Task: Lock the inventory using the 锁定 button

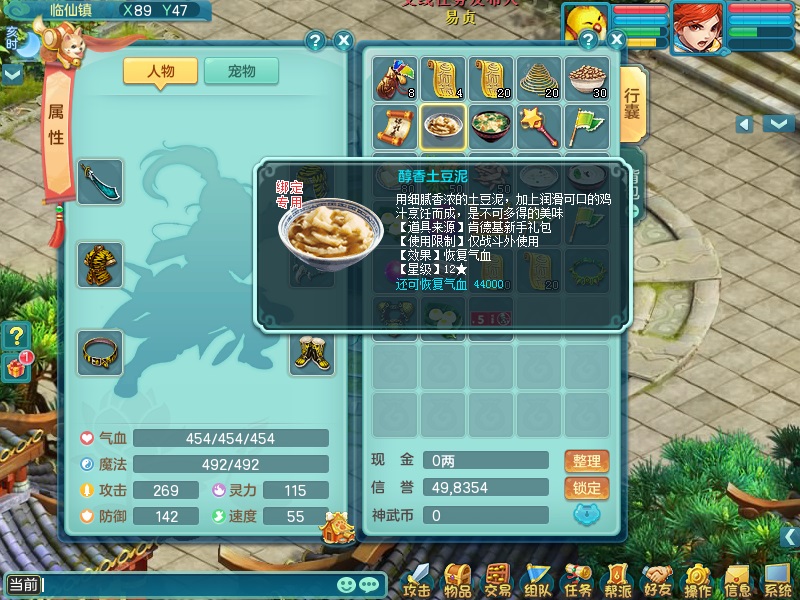Action: pyautogui.click(x=586, y=488)
